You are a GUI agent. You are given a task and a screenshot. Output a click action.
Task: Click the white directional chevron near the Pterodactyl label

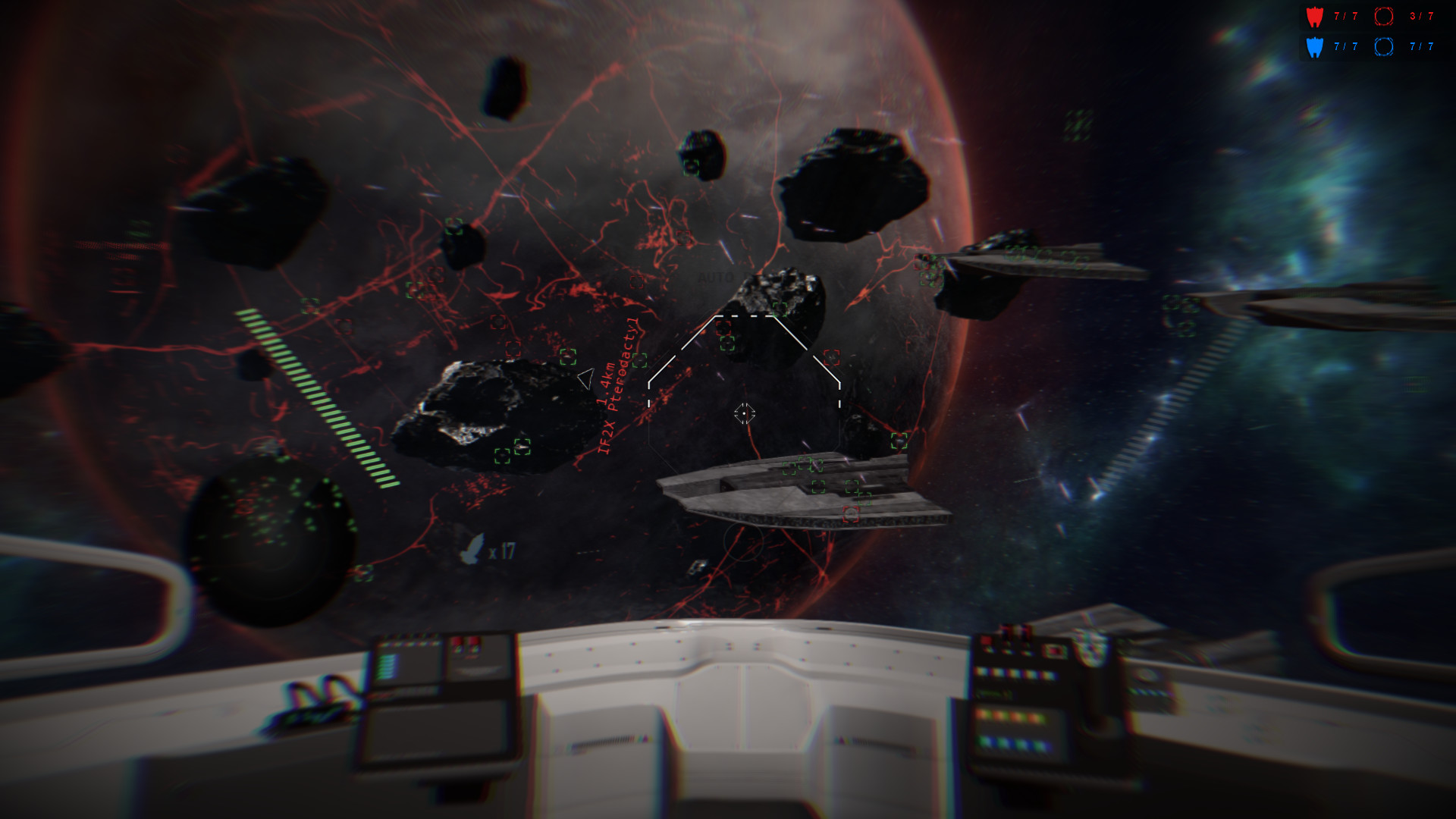(585, 378)
